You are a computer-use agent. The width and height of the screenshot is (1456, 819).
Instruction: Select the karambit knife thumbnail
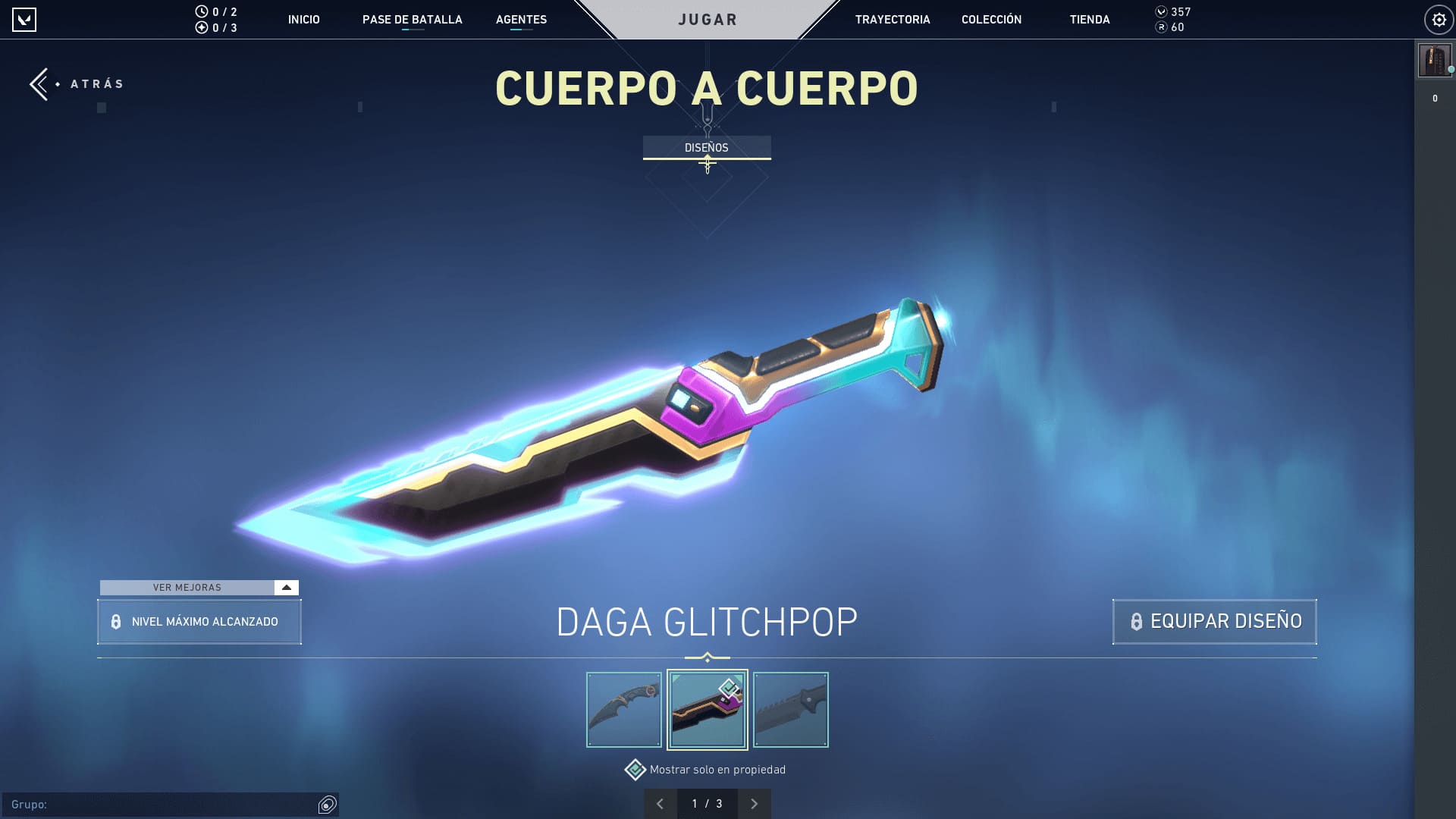coord(624,710)
